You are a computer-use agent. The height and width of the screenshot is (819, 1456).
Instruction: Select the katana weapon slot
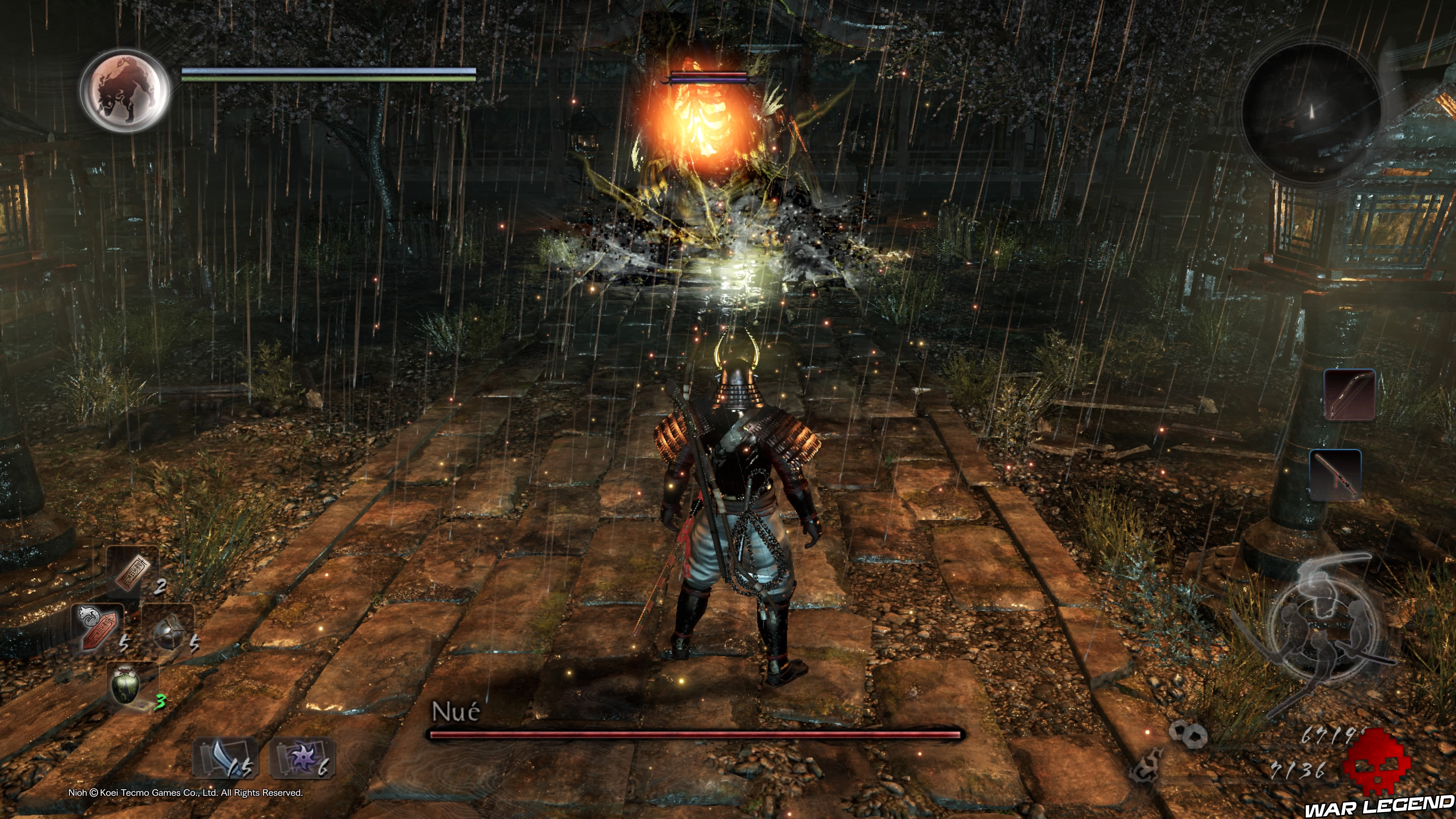pos(1335,475)
